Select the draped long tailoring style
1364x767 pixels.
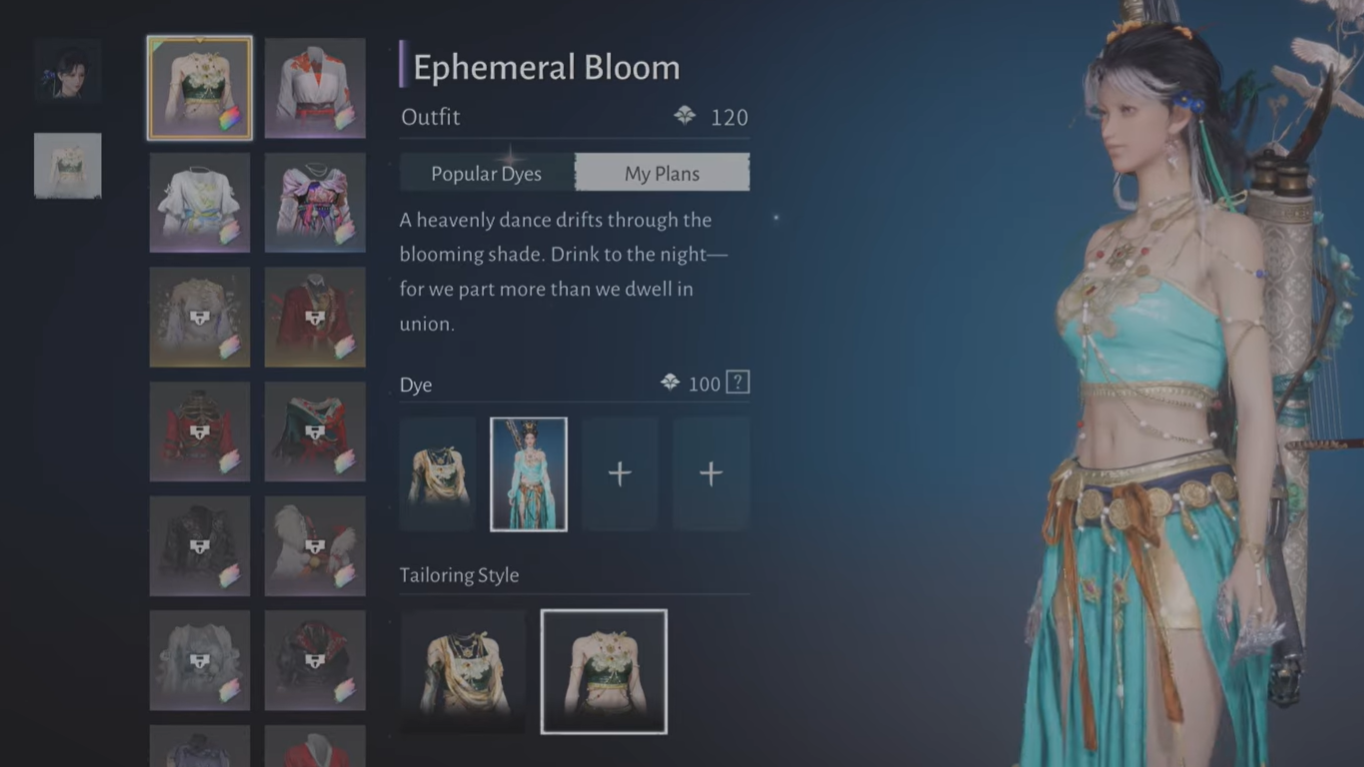point(463,671)
